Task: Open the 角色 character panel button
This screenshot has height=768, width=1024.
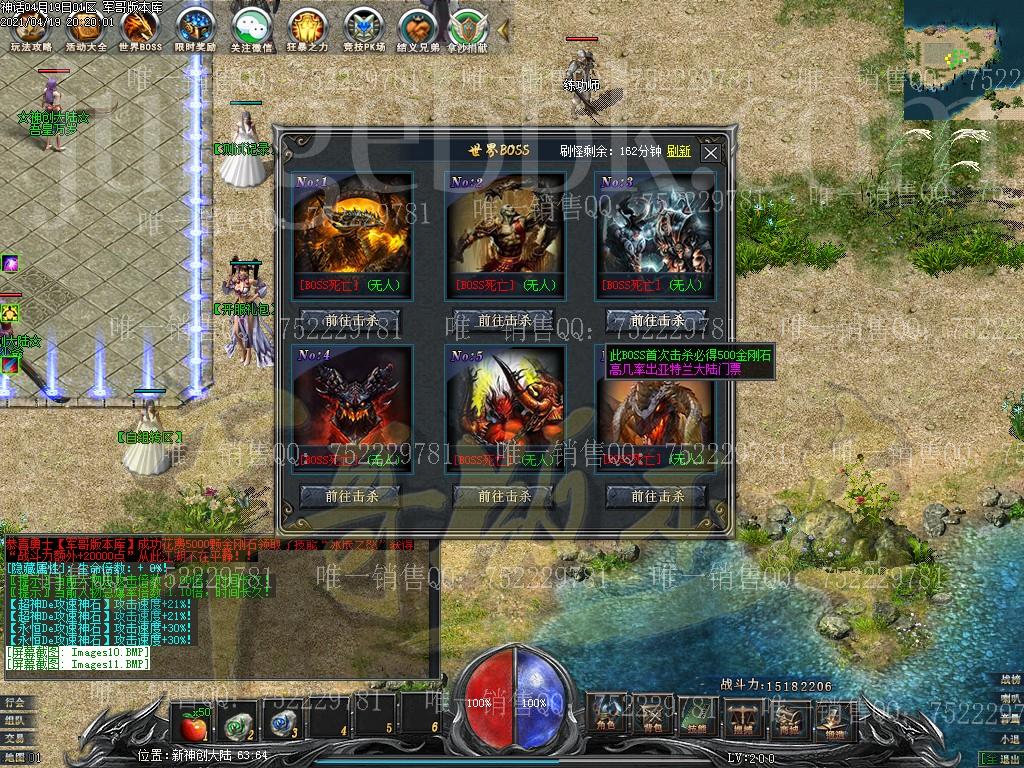Action: pos(607,713)
